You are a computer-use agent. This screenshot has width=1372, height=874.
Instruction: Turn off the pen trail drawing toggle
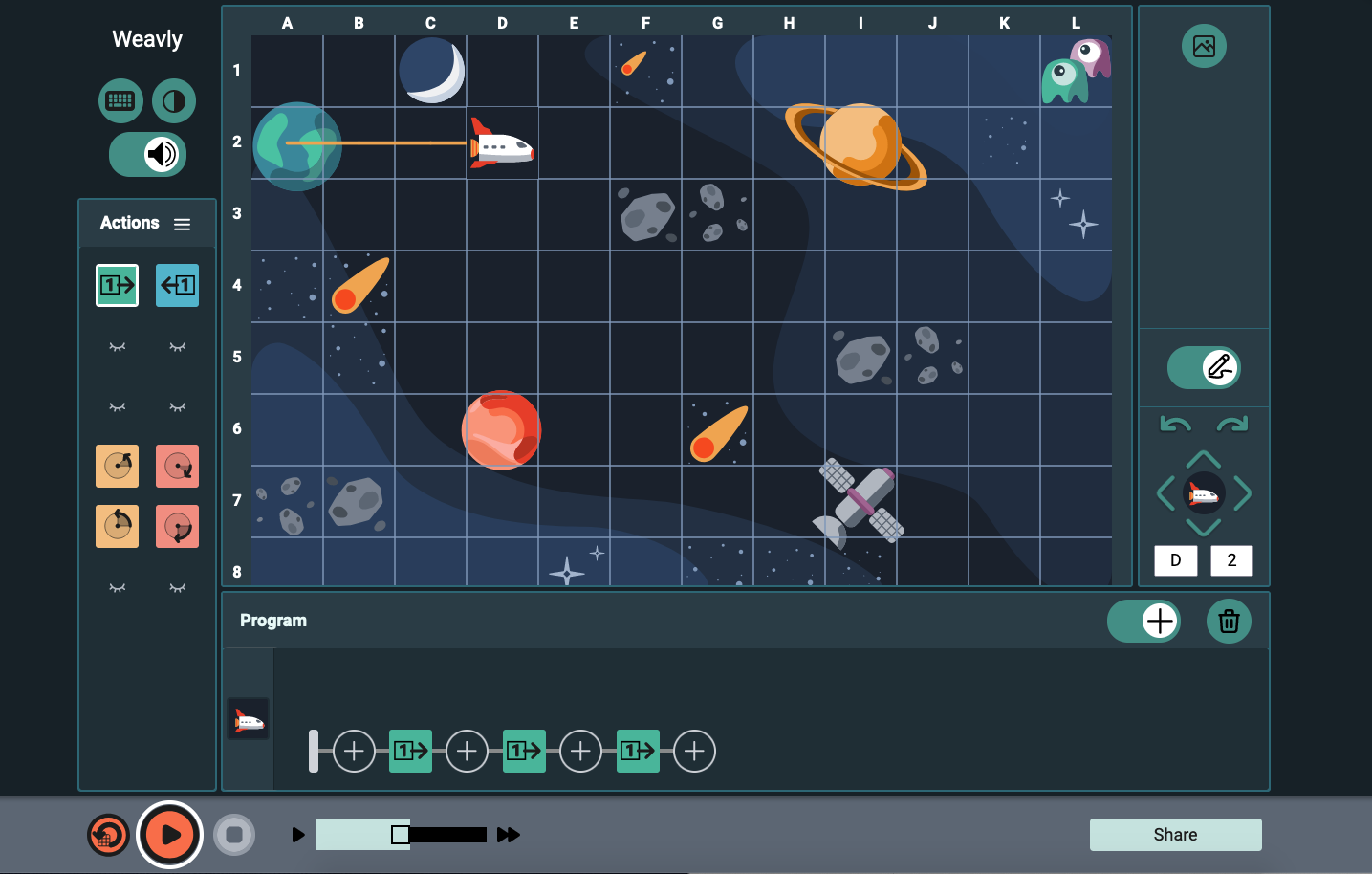(x=1204, y=367)
